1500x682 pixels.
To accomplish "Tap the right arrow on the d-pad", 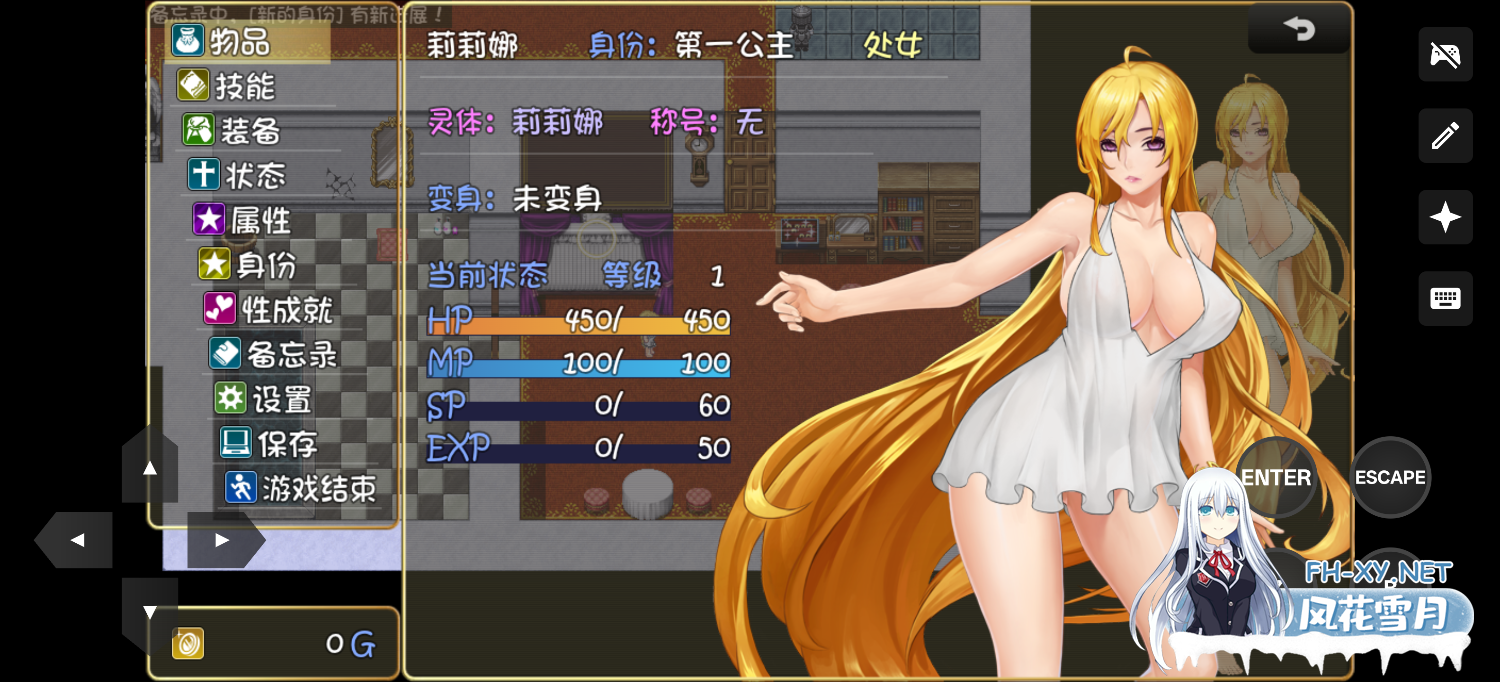I will click(x=223, y=540).
